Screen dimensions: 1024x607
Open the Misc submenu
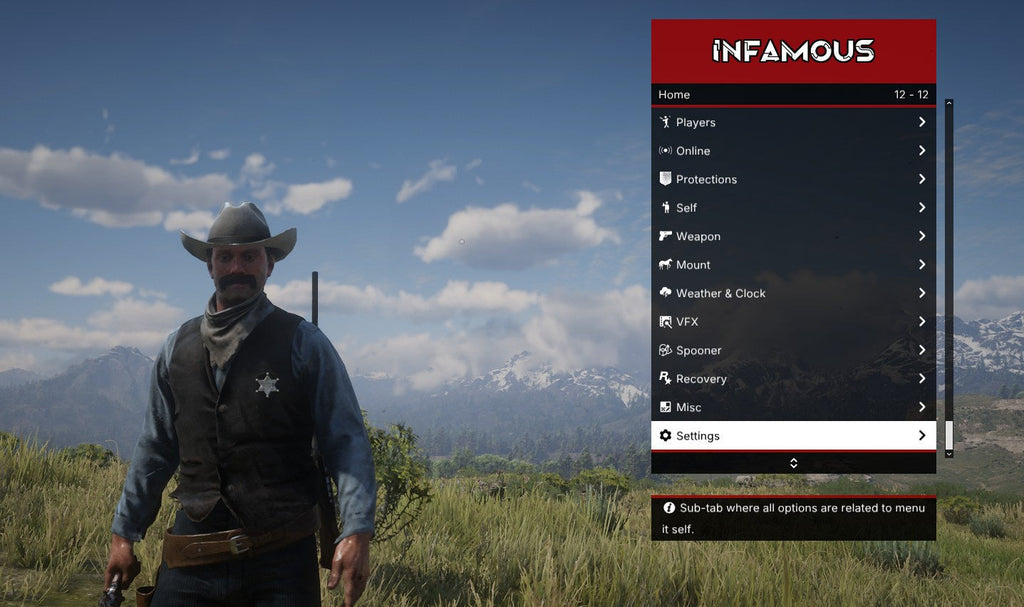click(x=793, y=407)
